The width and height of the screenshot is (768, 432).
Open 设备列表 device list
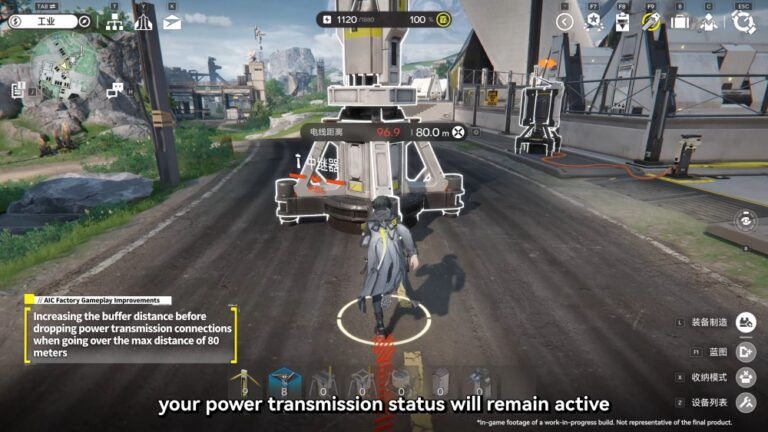pos(745,403)
